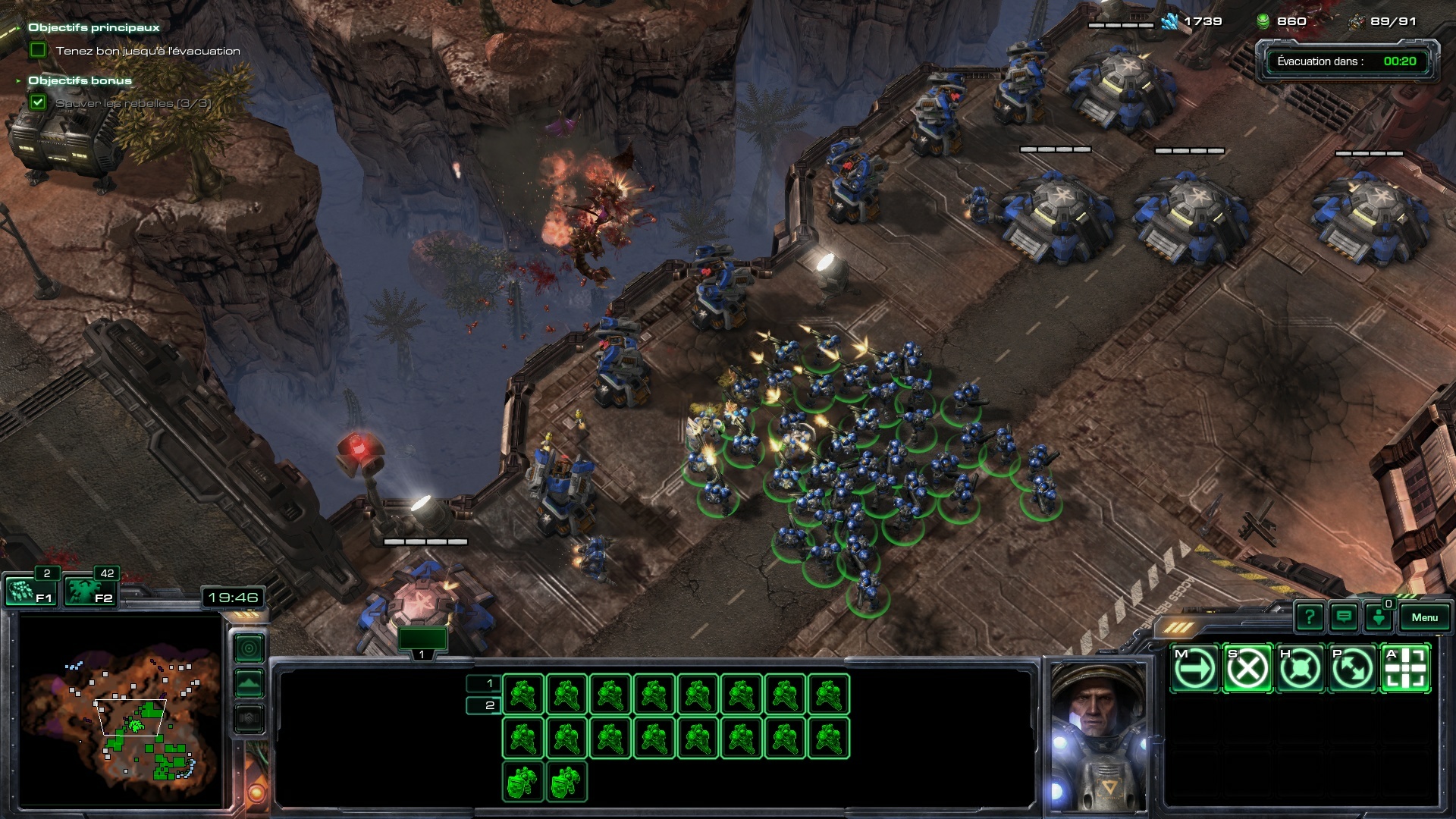Collapse the Objectifs bonus section
The width and height of the screenshot is (1456, 819).
click(17, 80)
